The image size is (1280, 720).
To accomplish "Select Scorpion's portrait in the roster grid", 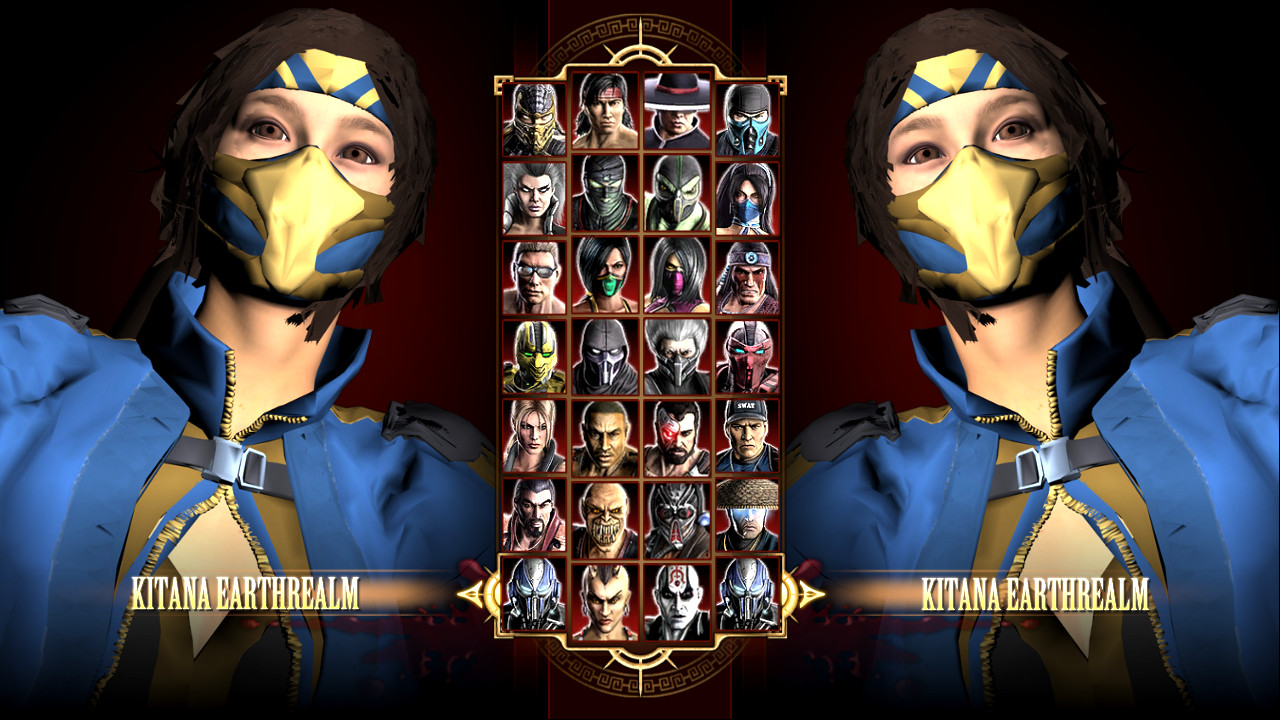I will pos(533,110).
